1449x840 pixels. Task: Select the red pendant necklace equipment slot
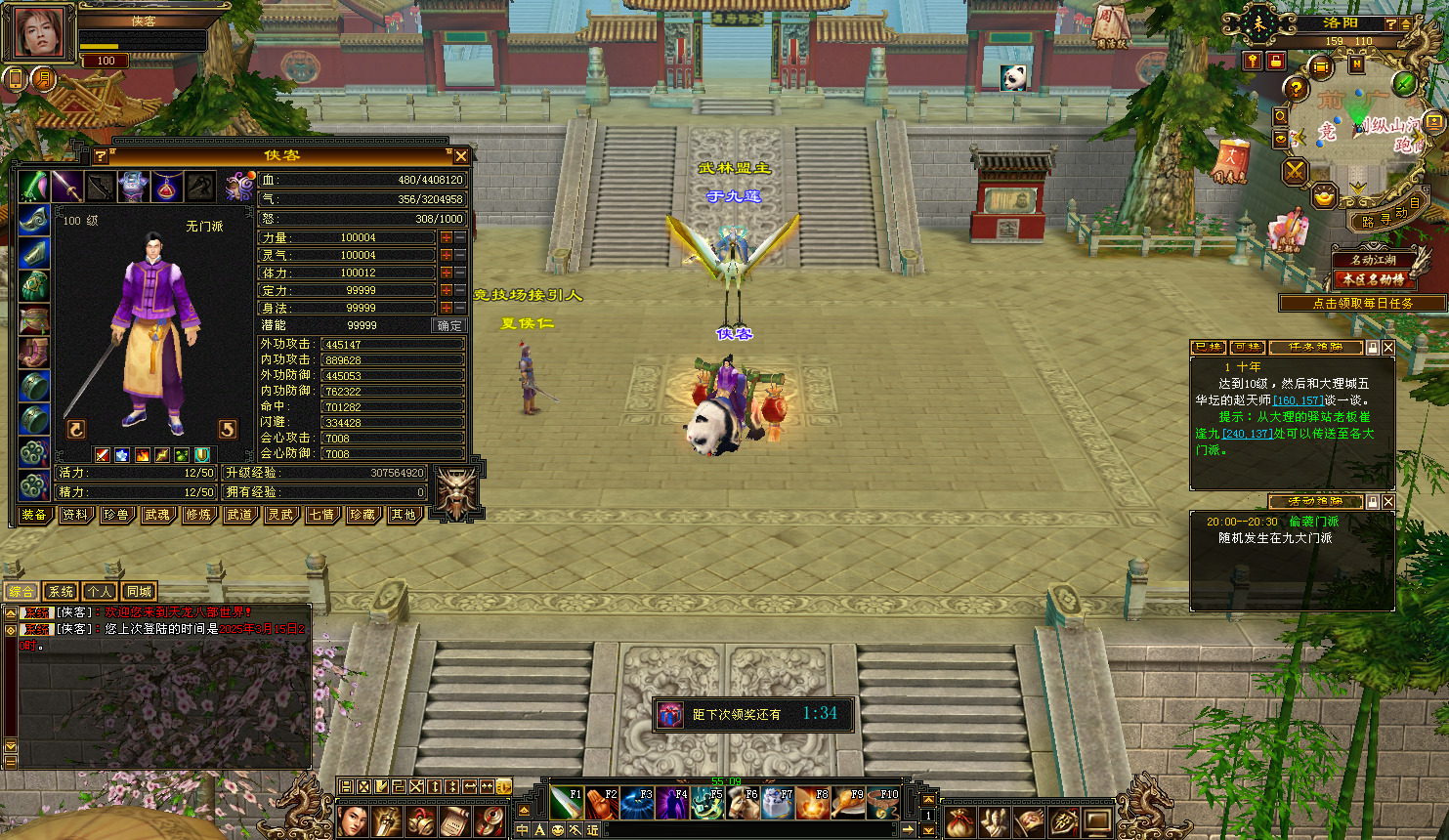coord(167,186)
